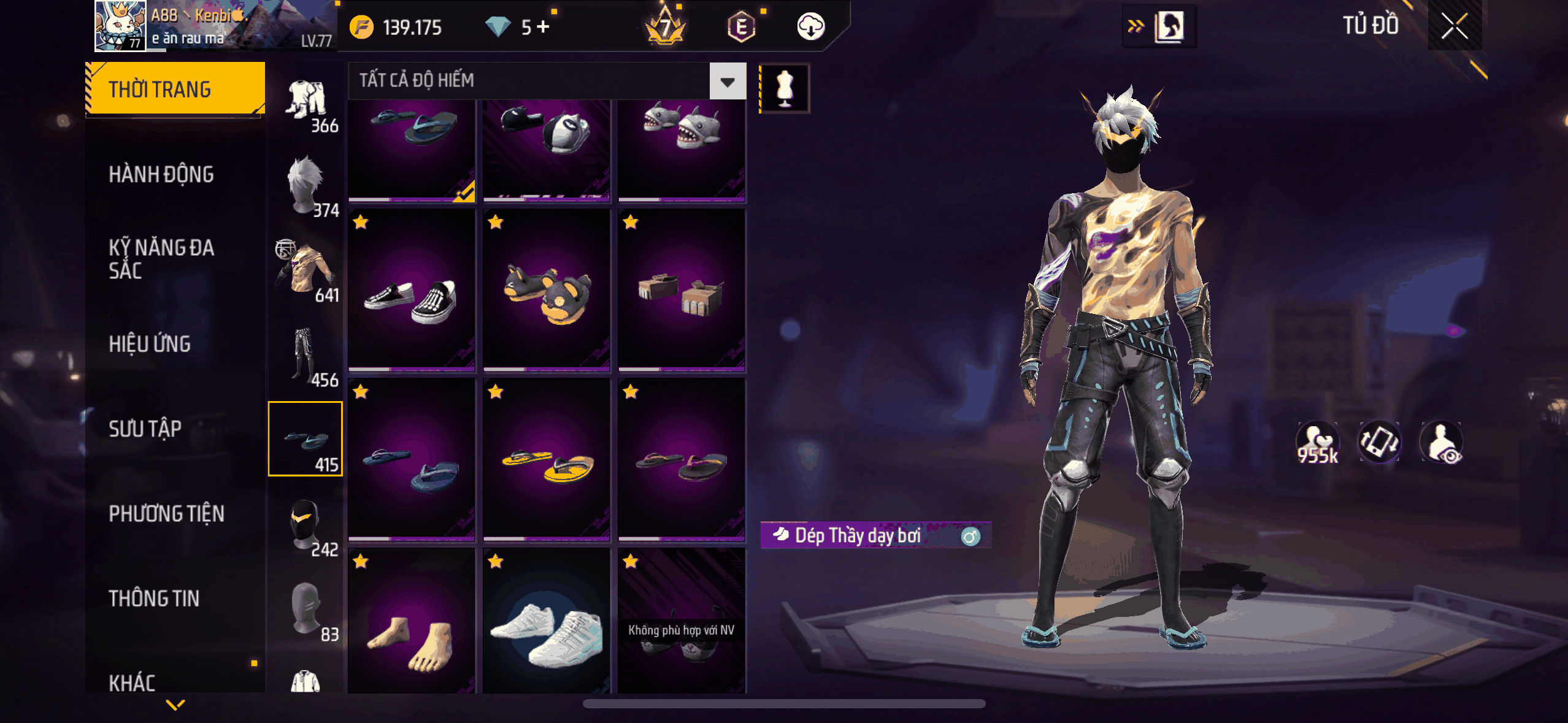Equip the black skeleton slip-on shoes
1568x723 pixels.
pyautogui.click(x=412, y=291)
